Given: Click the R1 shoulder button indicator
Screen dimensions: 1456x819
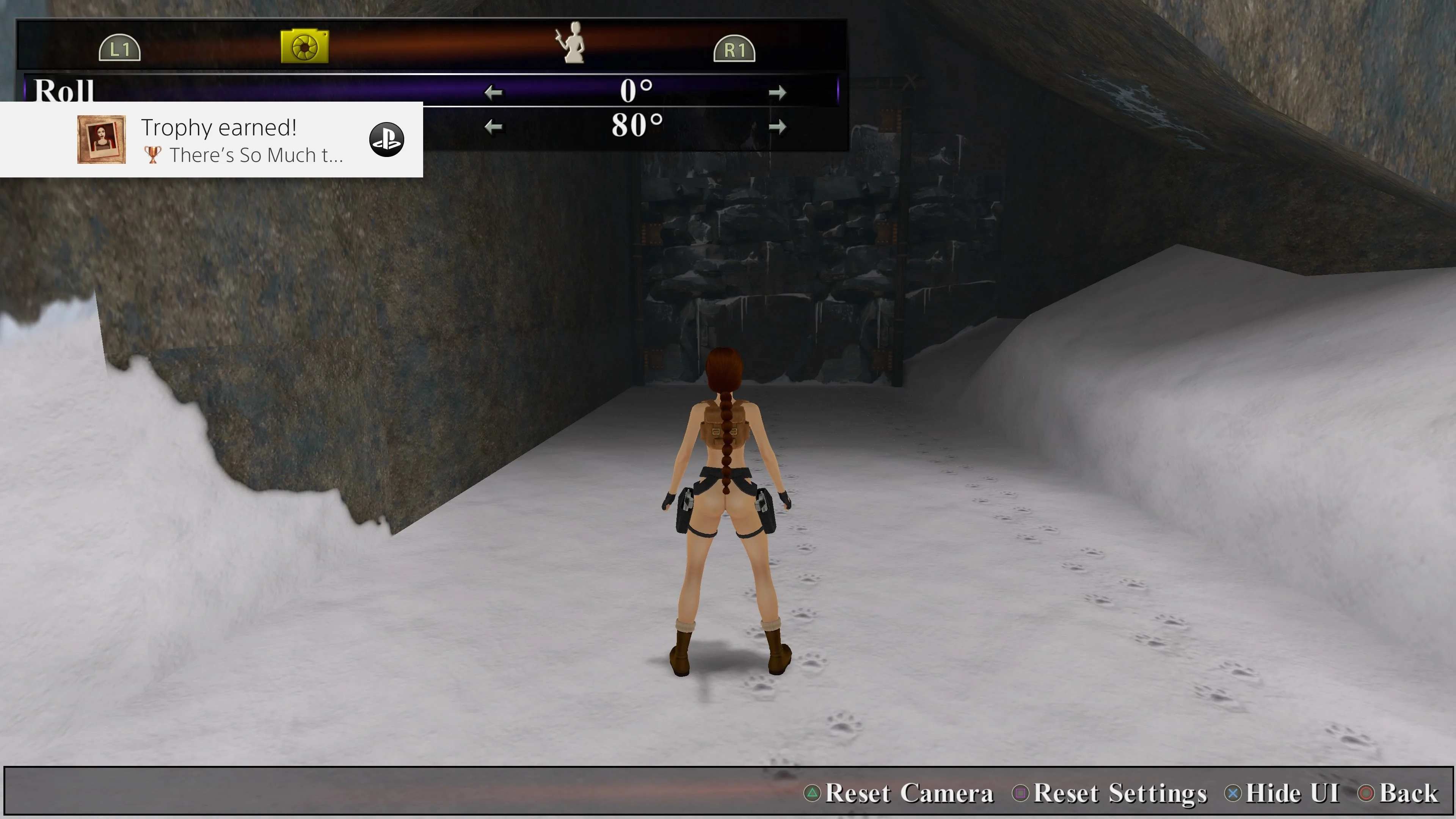Looking at the screenshot, I should click(x=735, y=49).
